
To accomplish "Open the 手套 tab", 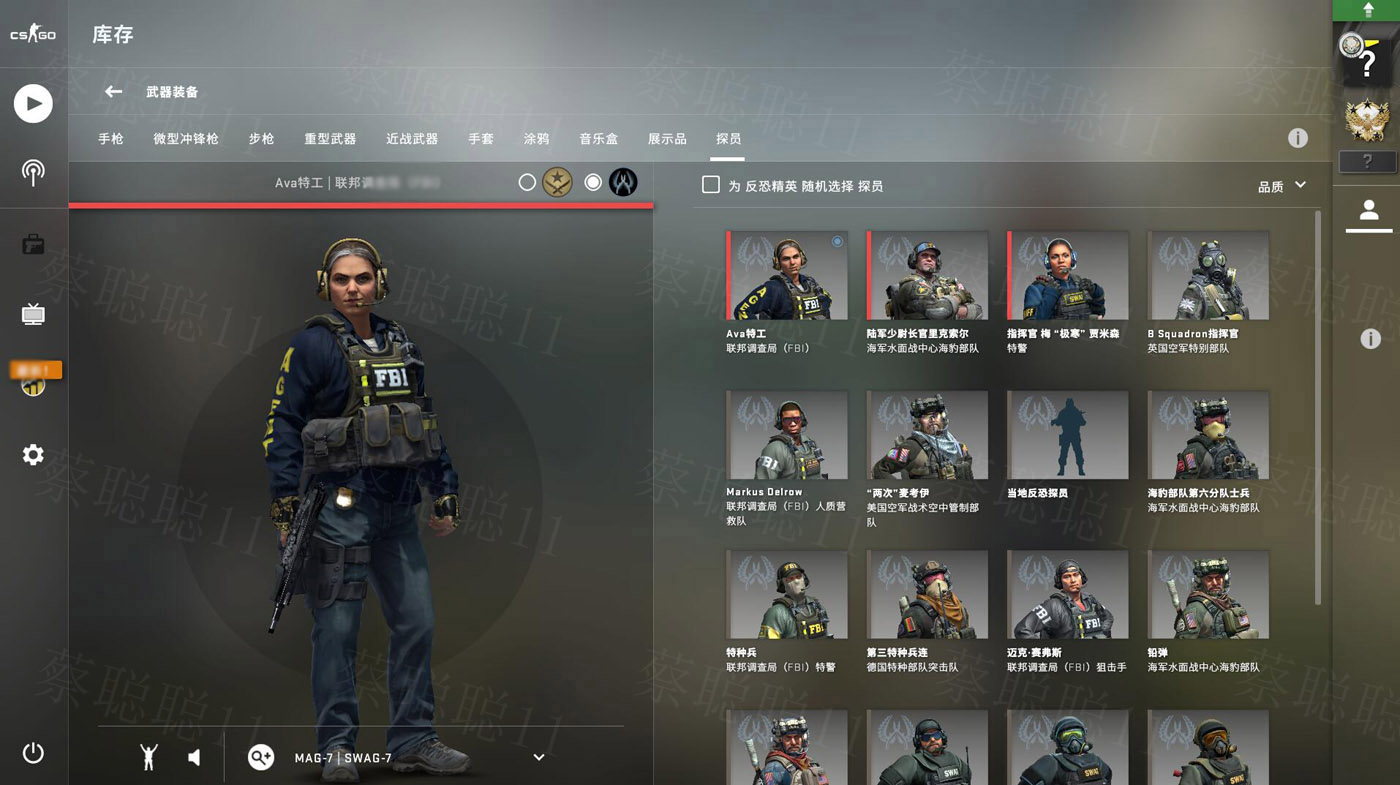I will (x=481, y=139).
